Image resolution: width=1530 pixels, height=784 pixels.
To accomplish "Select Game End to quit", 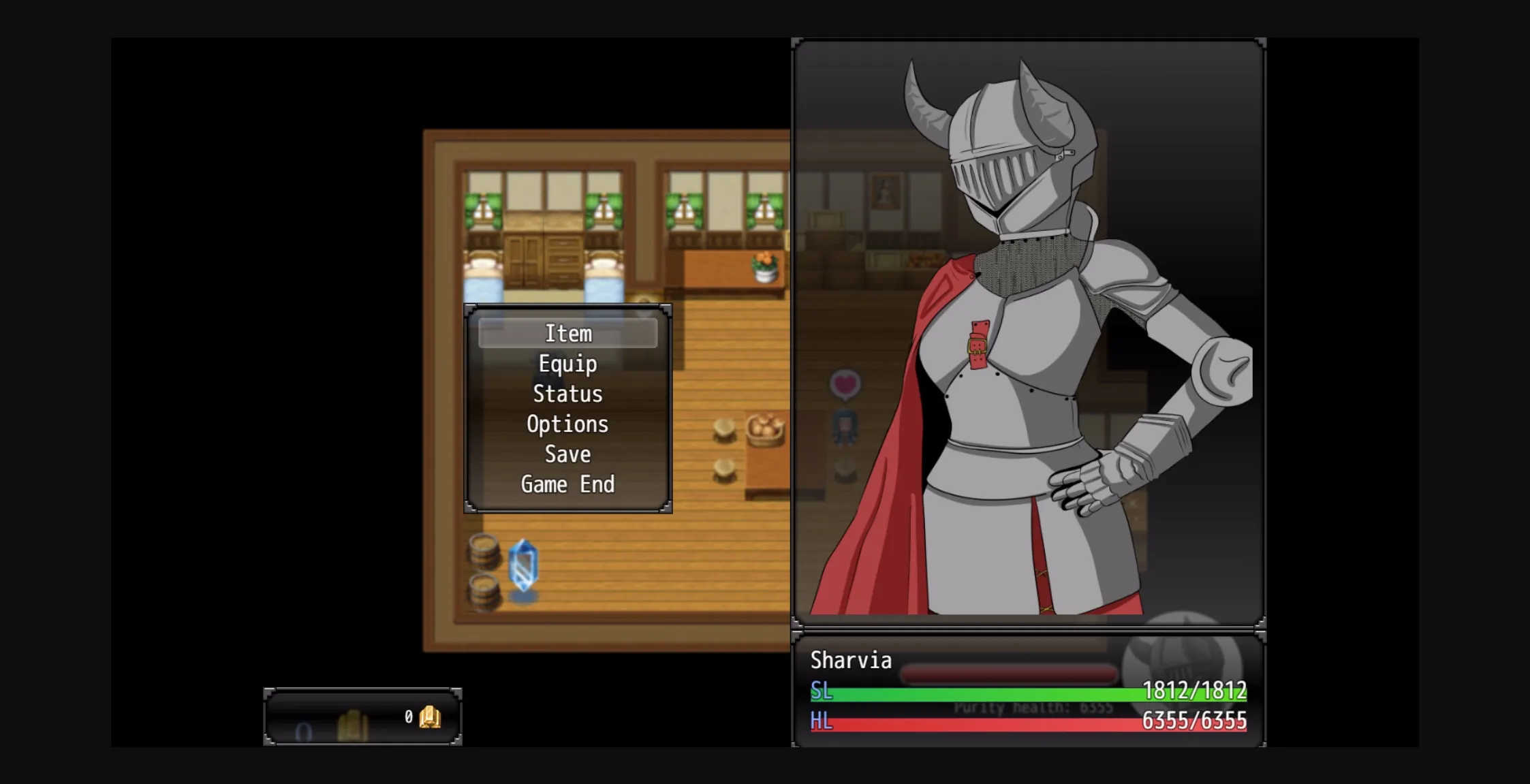I will [x=567, y=484].
